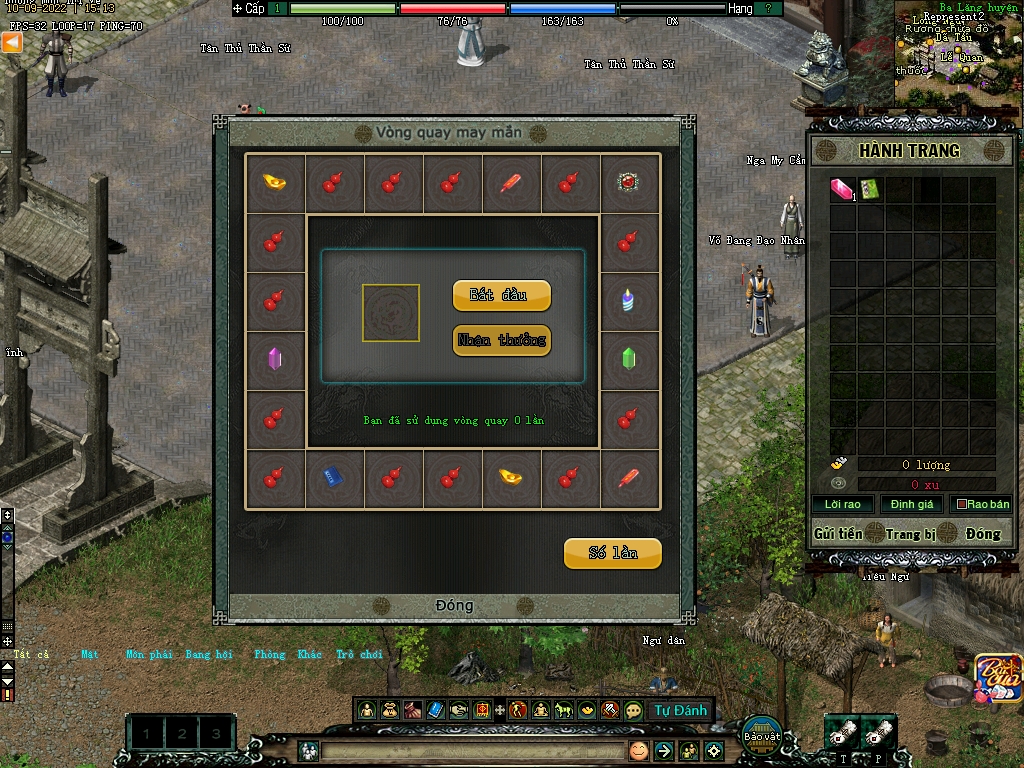Open the Số lần spin count button
This screenshot has width=1024, height=768.
612,553
